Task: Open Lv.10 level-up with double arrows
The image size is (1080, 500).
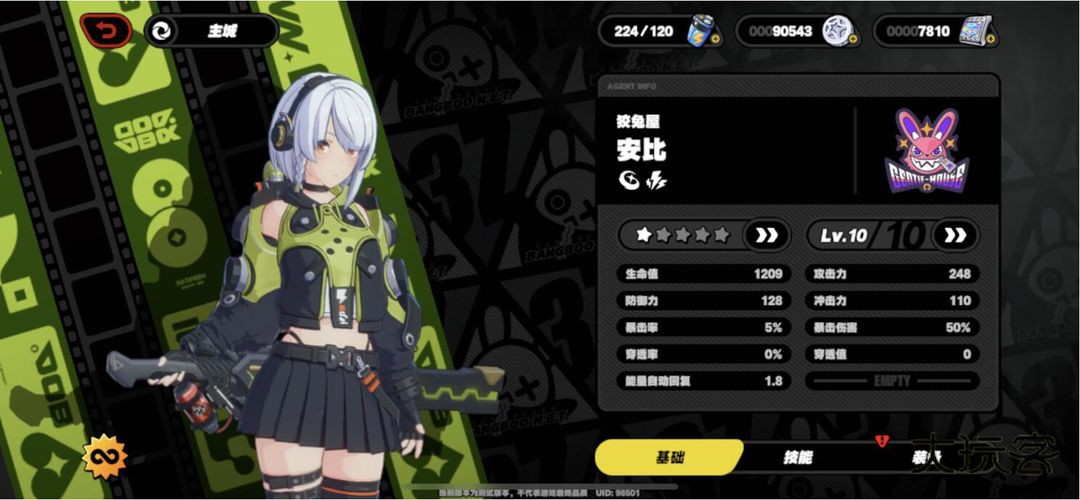Action: [955, 236]
